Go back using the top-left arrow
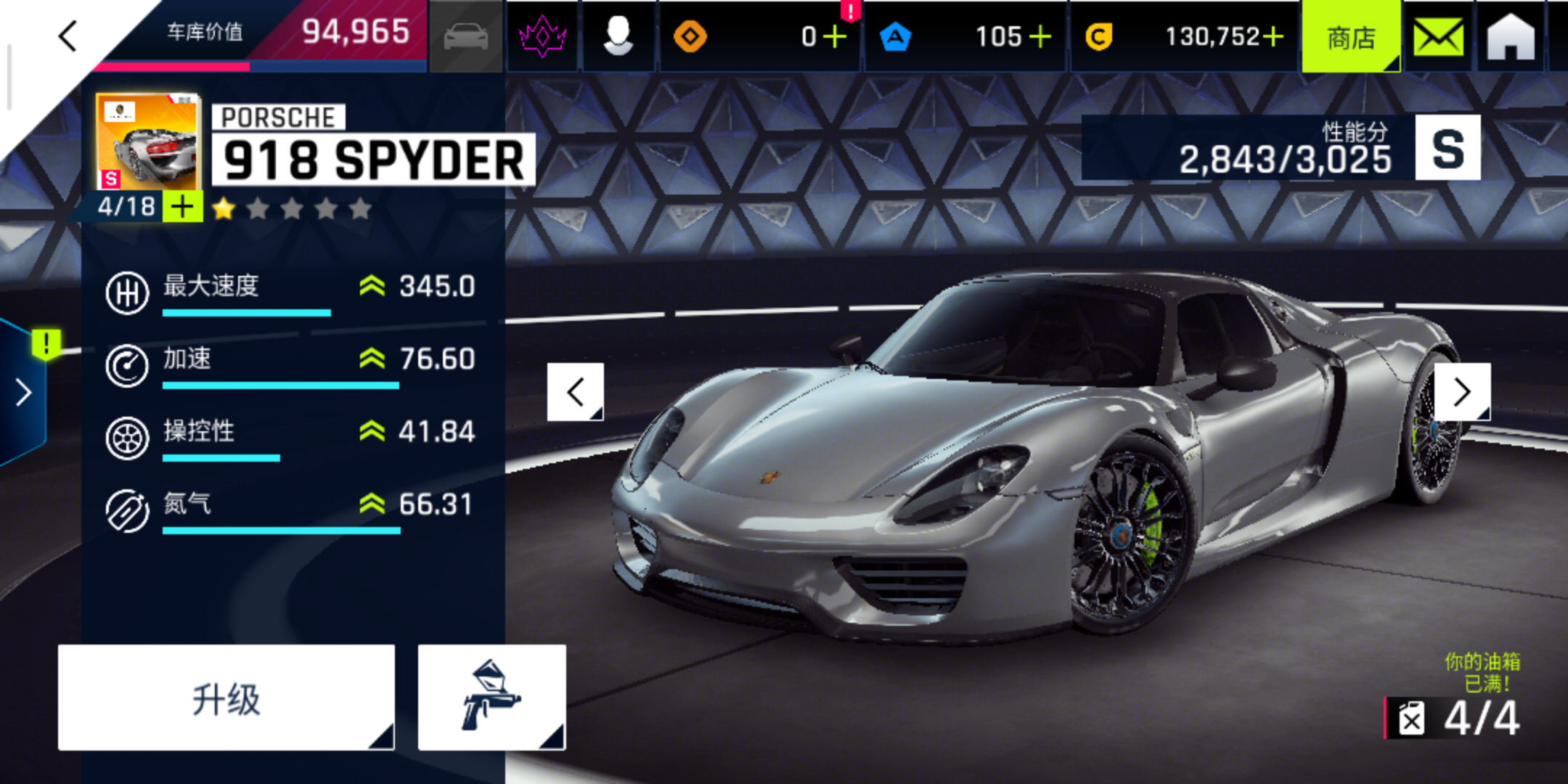The height and width of the screenshot is (784, 1568). coord(68,36)
